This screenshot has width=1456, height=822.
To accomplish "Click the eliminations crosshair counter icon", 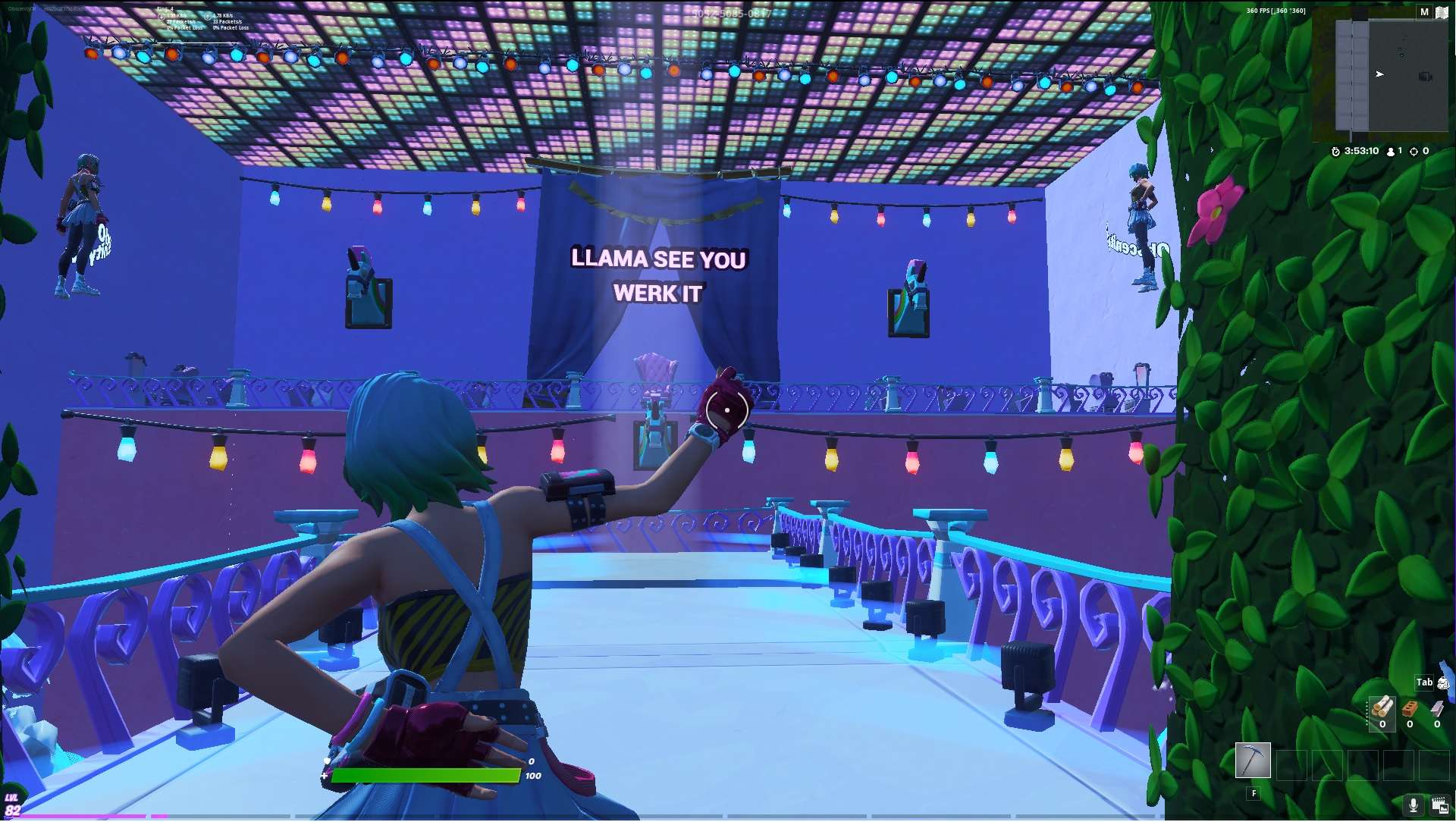I will point(1413,151).
